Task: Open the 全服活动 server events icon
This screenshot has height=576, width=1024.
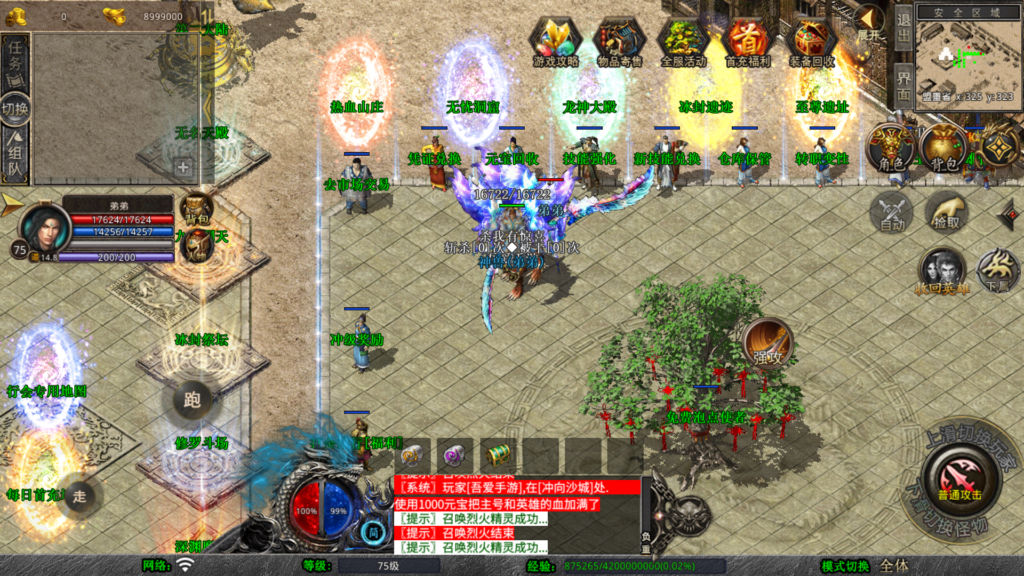Action: coord(684,41)
